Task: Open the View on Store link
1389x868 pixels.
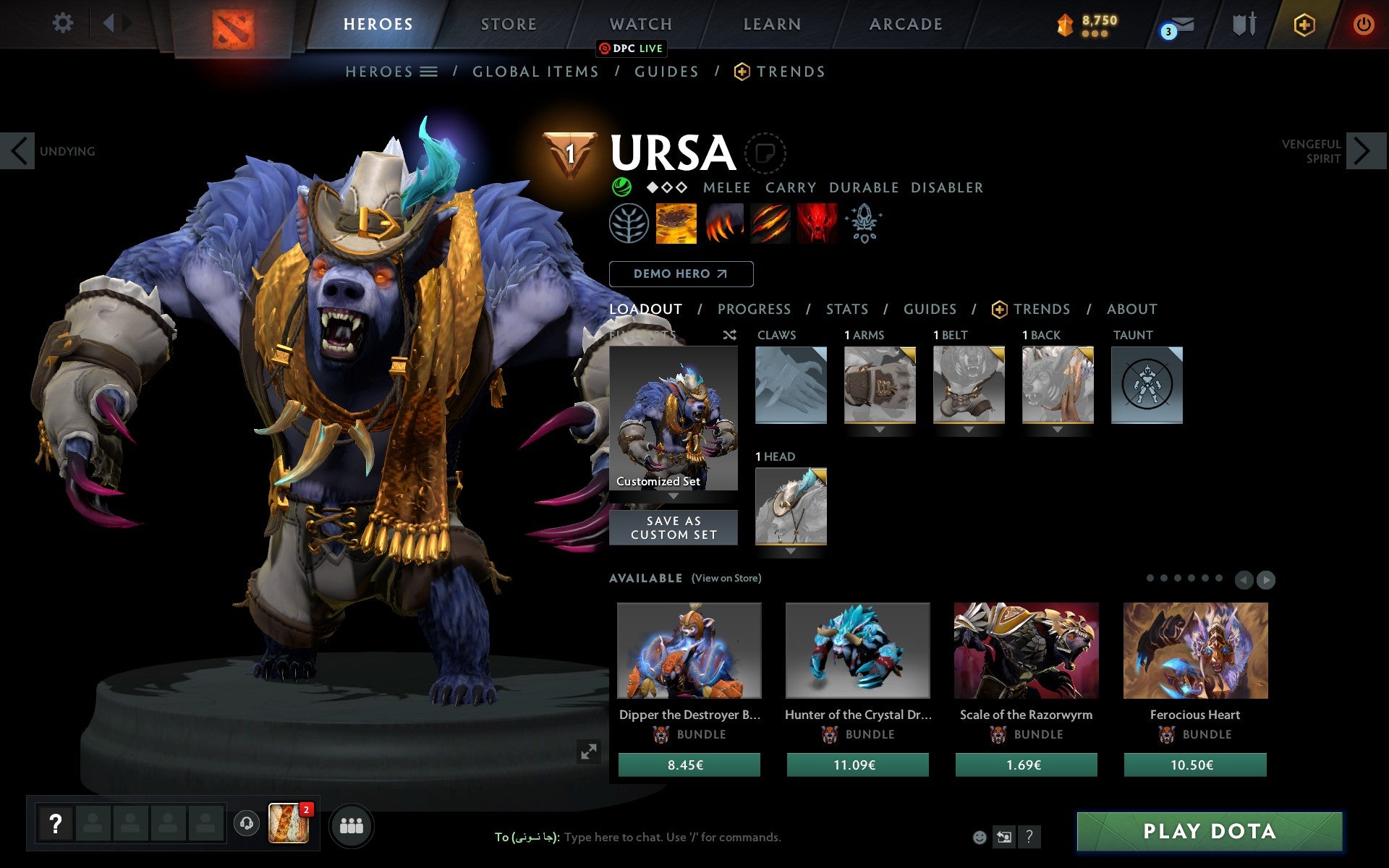Action: (726, 578)
